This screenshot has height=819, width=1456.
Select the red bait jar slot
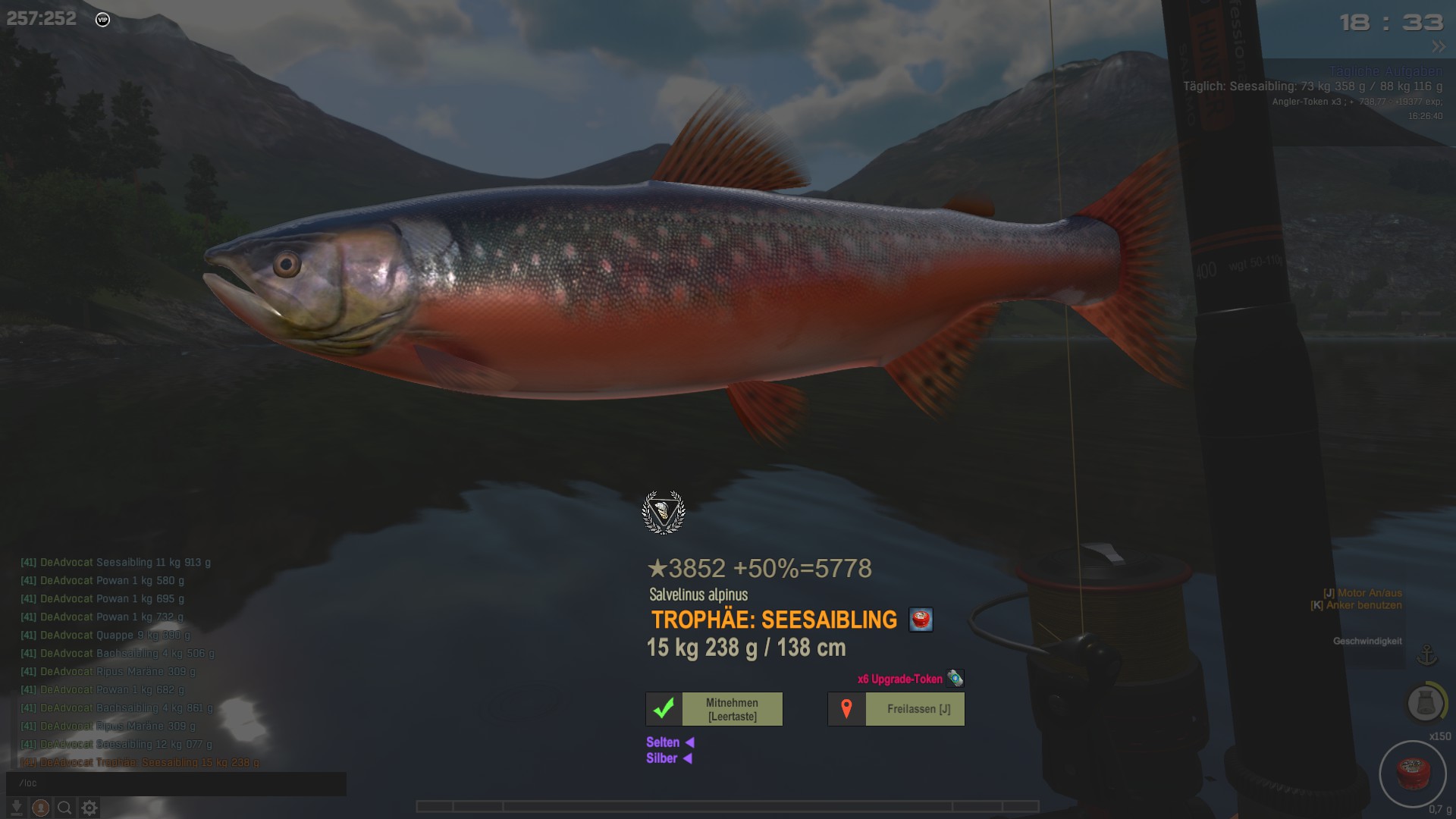[x=1413, y=773]
